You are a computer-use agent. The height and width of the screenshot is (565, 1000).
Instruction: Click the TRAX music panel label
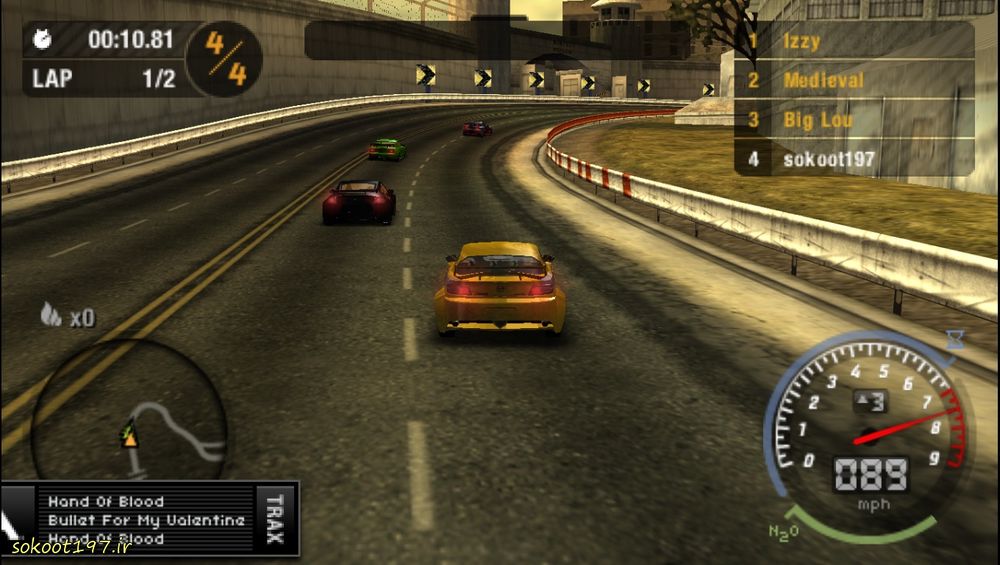[x=276, y=518]
